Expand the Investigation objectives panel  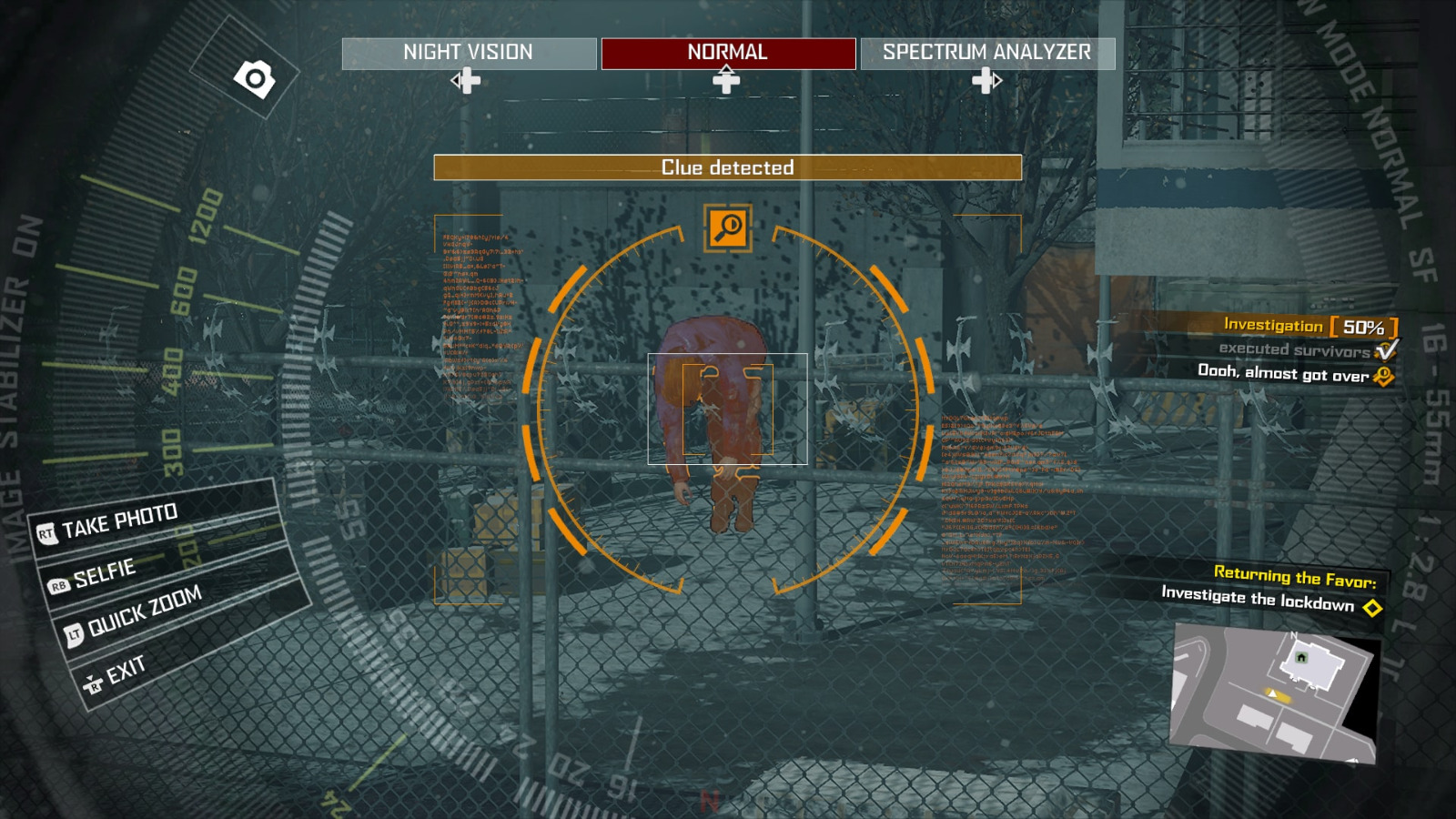pyautogui.click(x=1272, y=325)
